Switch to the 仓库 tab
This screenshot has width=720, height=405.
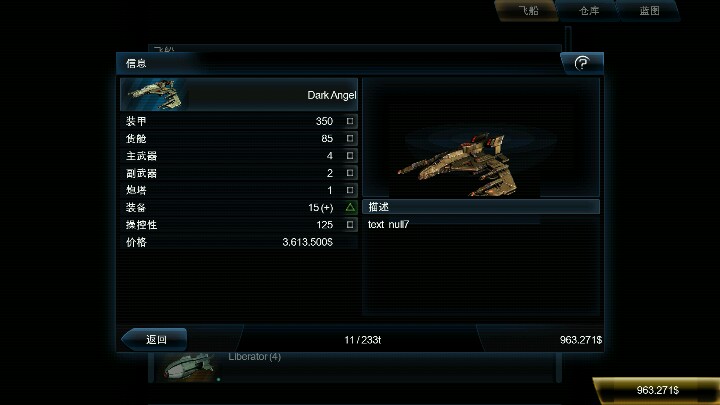pyautogui.click(x=590, y=11)
